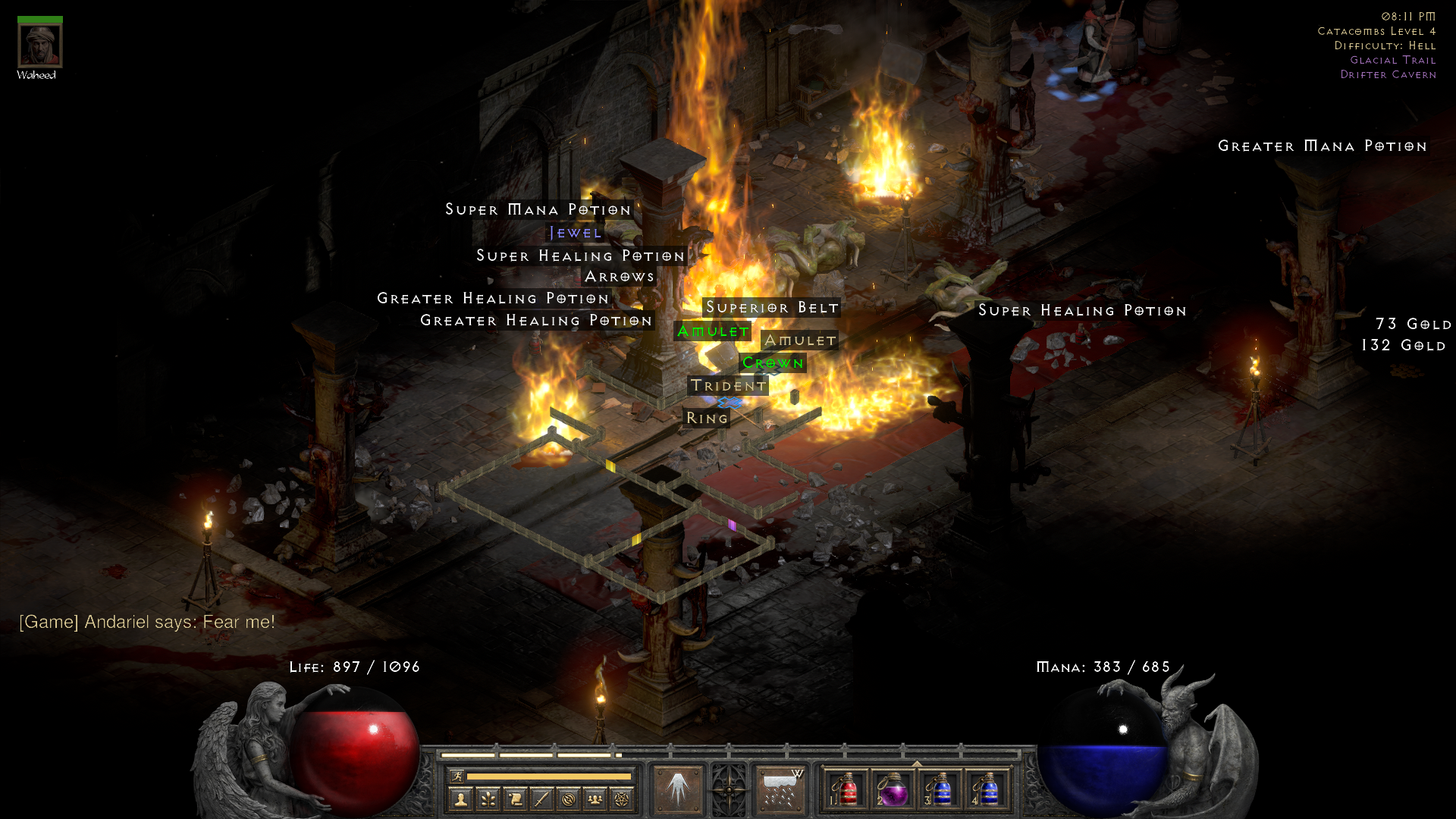Image resolution: width=1456 pixels, height=819 pixels.
Task: Pick up the Superior Belt
Action: click(x=771, y=307)
